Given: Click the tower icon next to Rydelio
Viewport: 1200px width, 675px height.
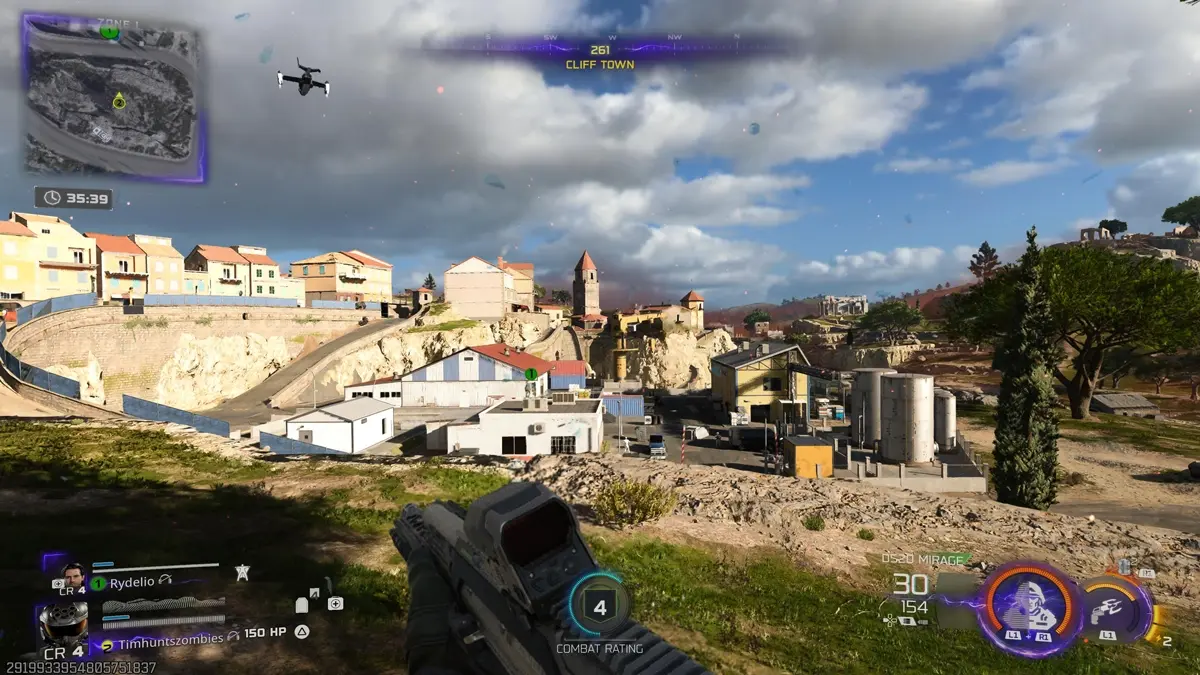Looking at the screenshot, I should [x=242, y=571].
